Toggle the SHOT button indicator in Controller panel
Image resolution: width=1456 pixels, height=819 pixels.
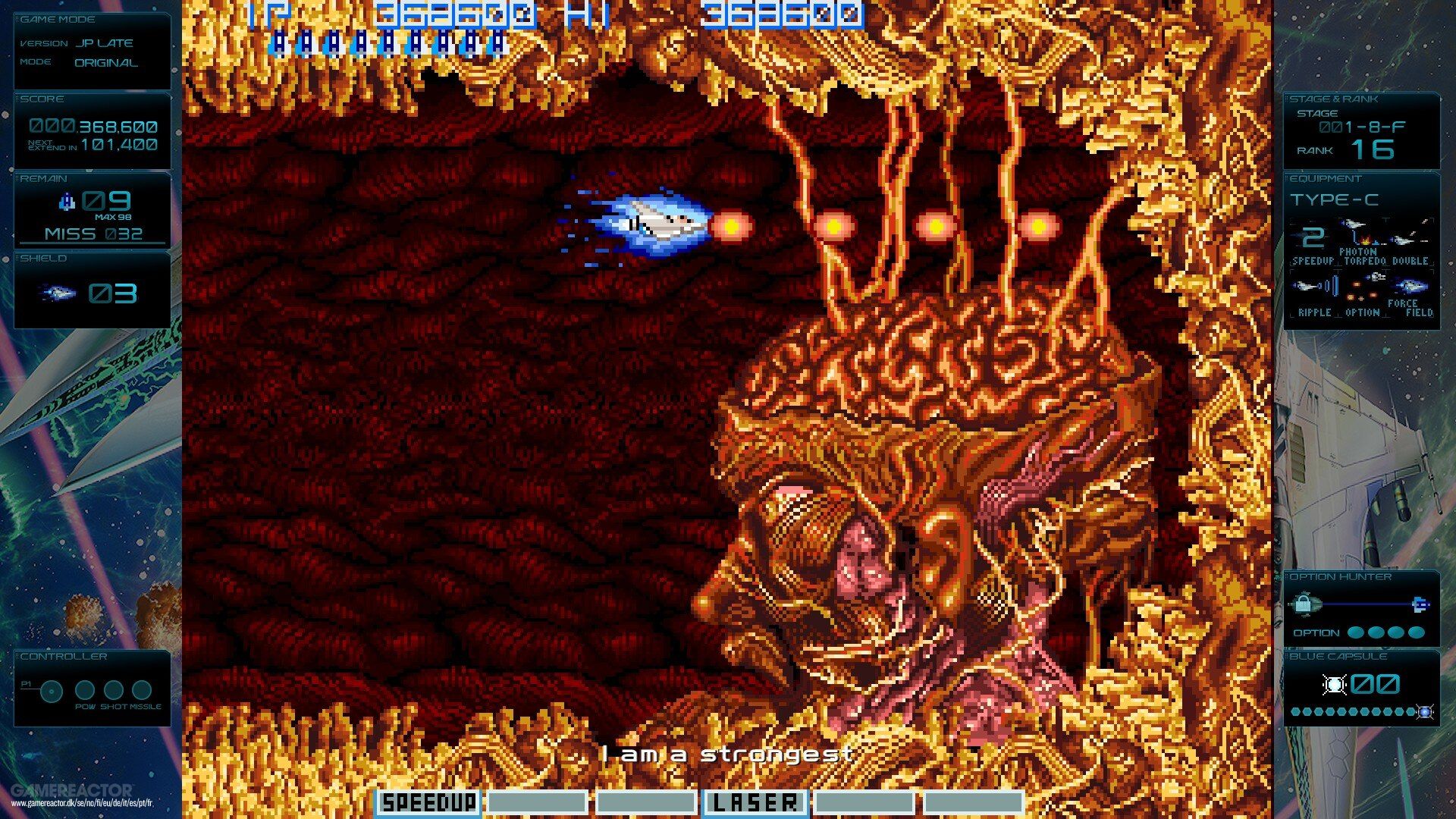114,692
